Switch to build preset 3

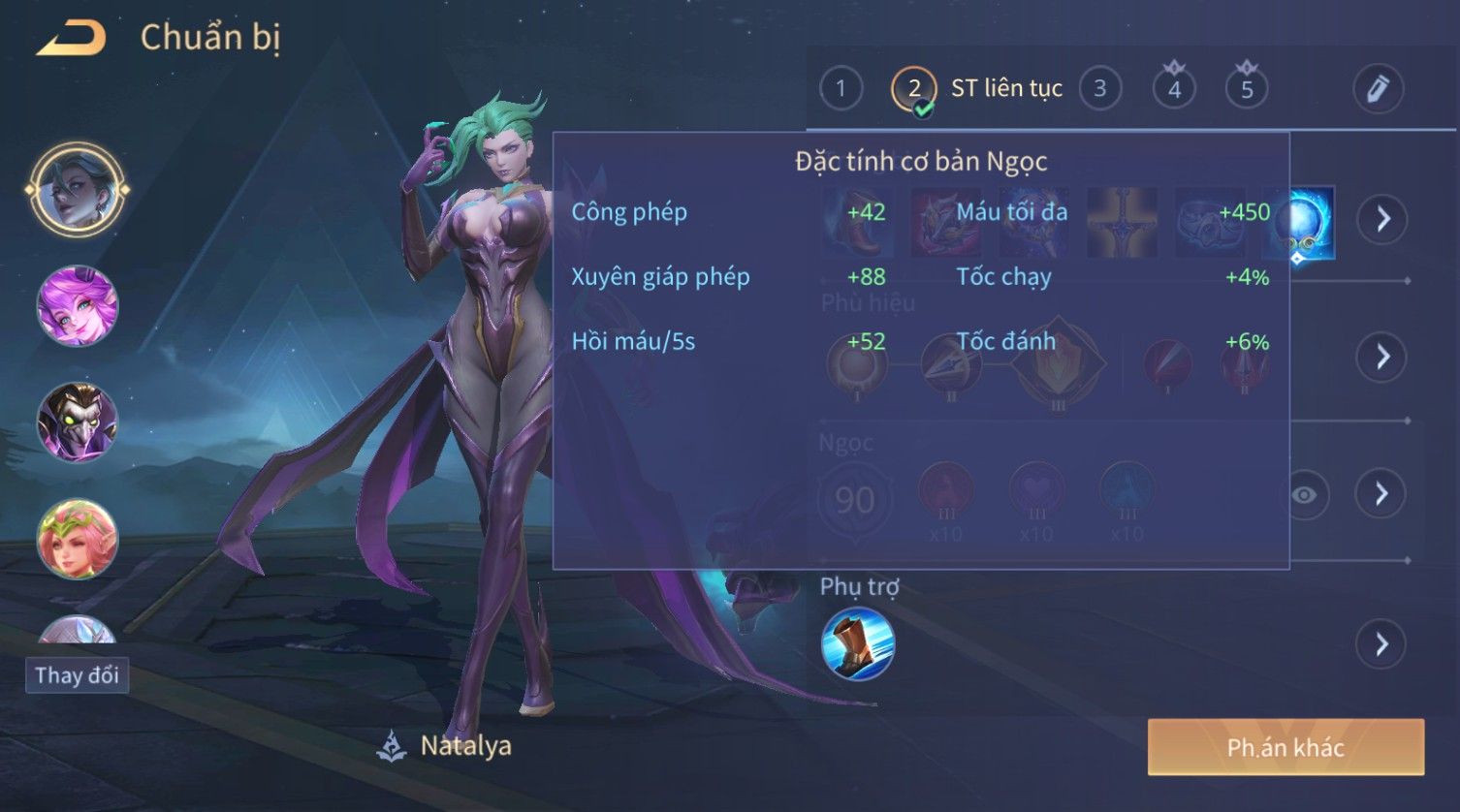[1099, 89]
